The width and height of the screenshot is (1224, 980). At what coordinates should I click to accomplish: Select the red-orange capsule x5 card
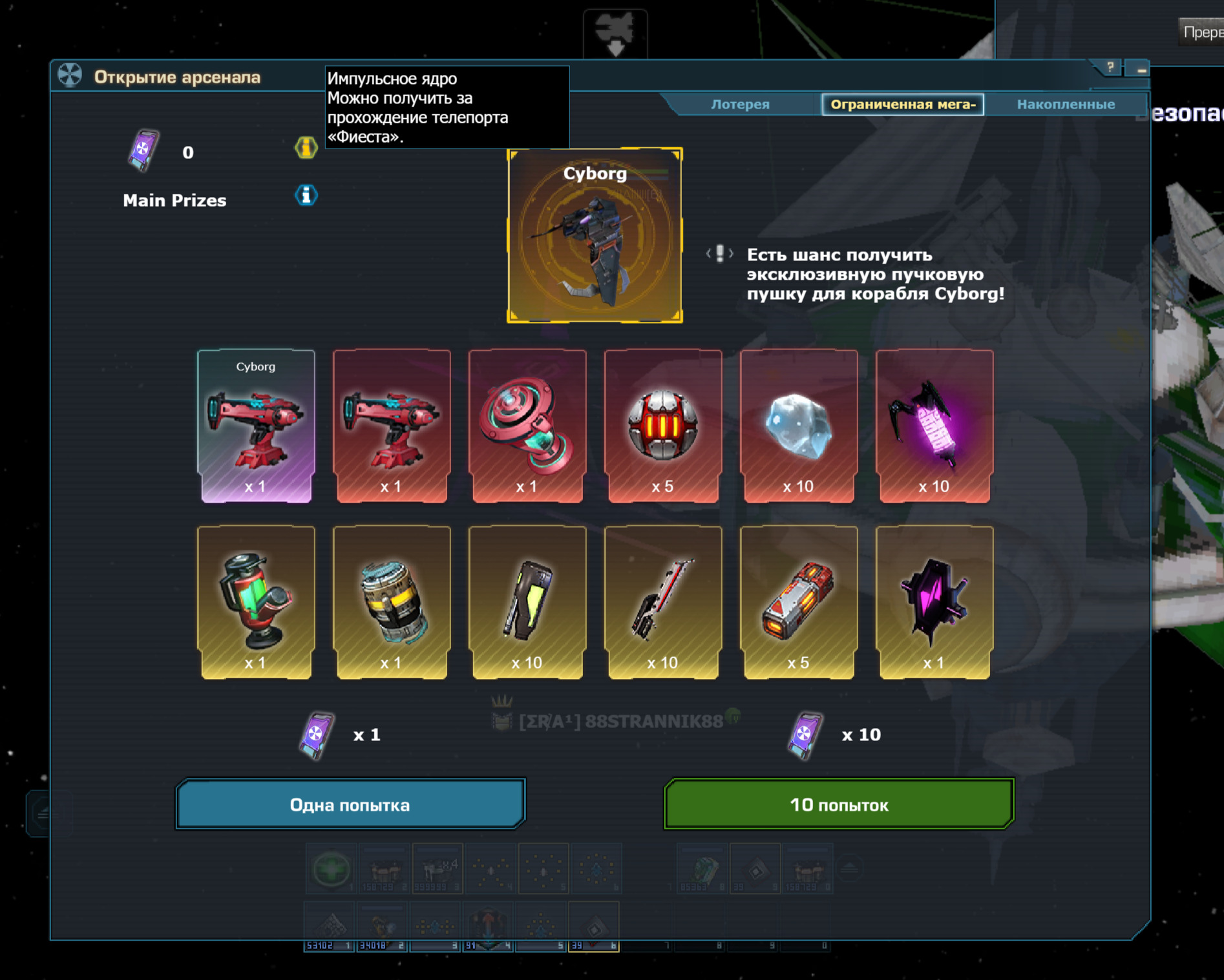(x=799, y=602)
